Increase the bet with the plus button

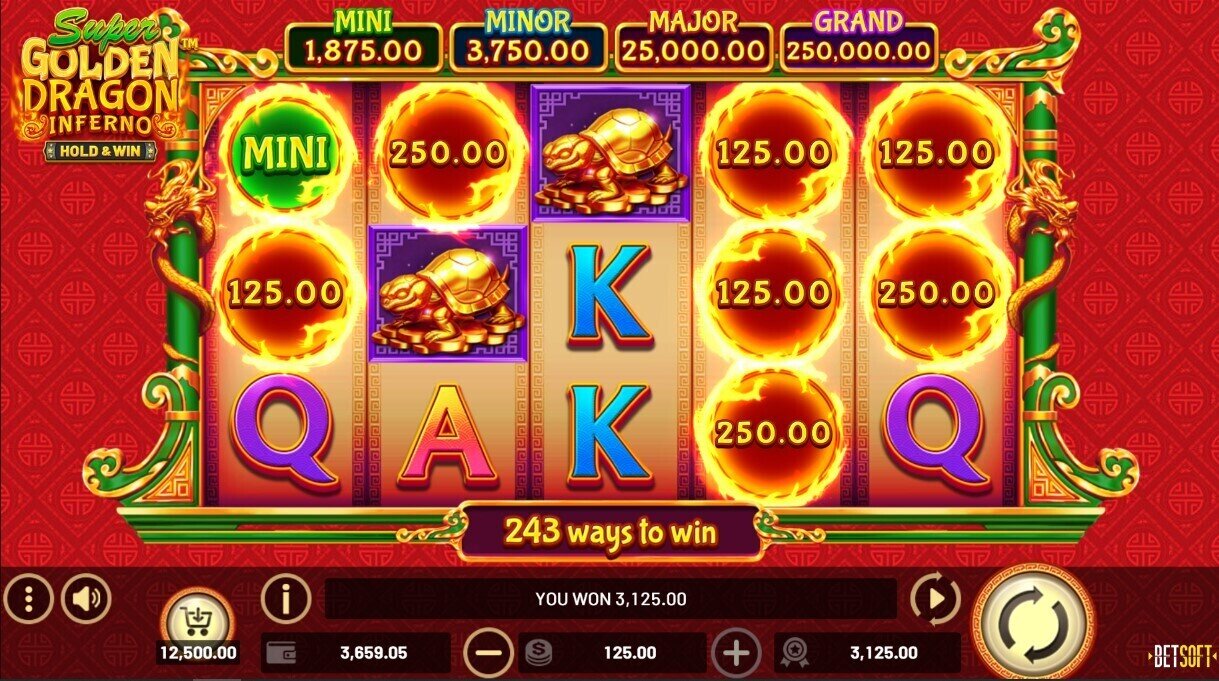[x=736, y=654]
